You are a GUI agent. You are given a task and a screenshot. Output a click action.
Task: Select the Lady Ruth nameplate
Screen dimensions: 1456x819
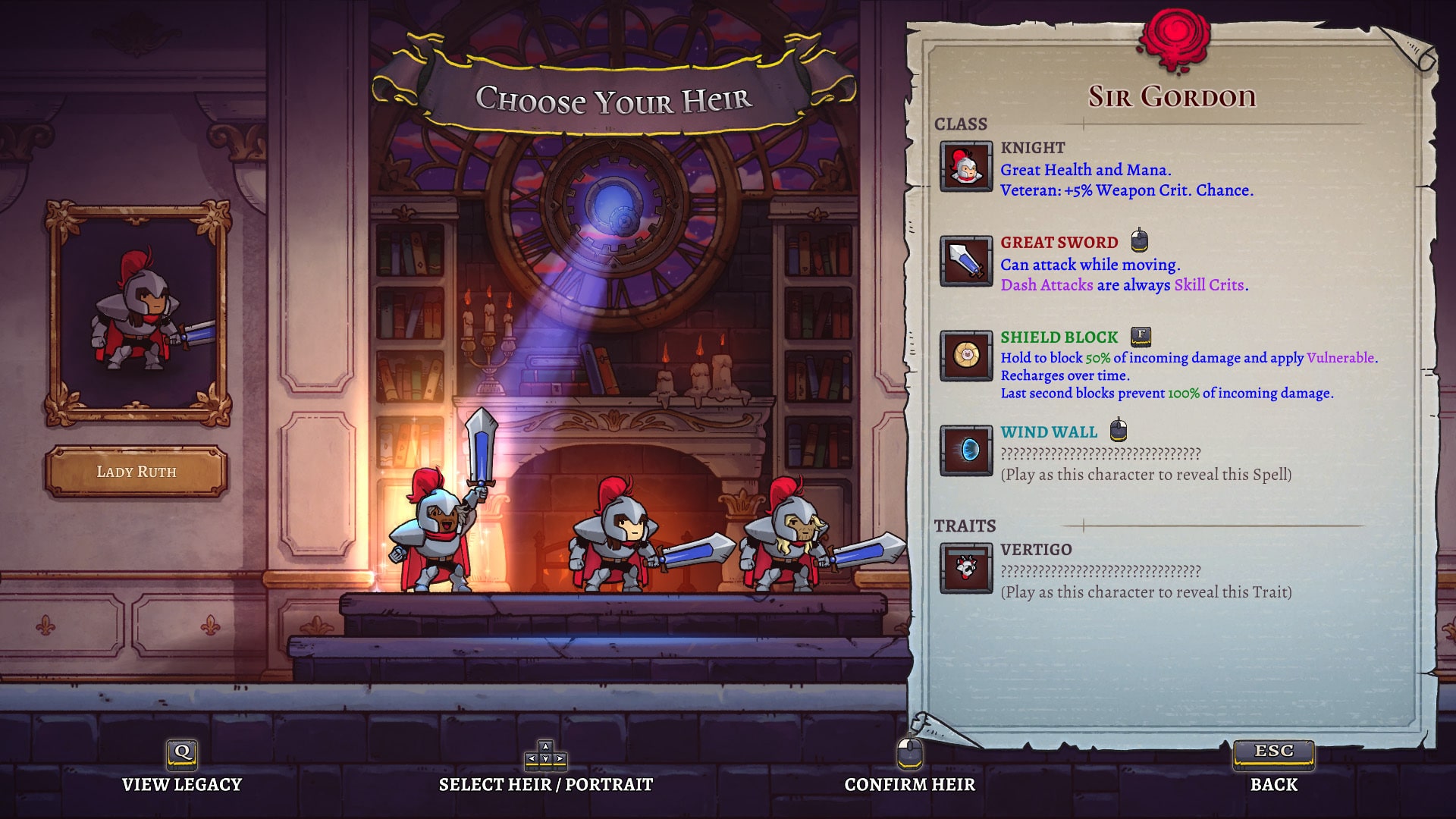136,472
